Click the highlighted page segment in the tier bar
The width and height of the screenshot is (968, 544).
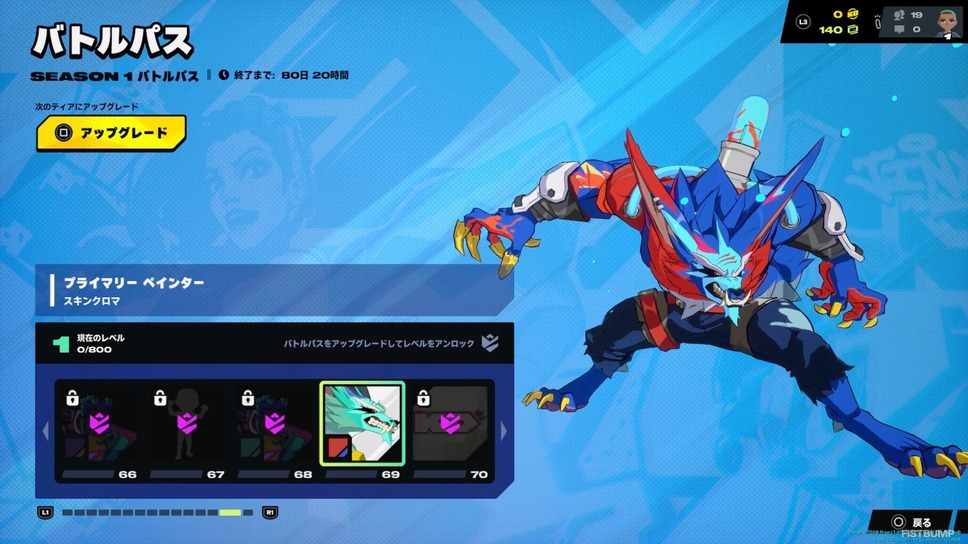[x=230, y=513]
